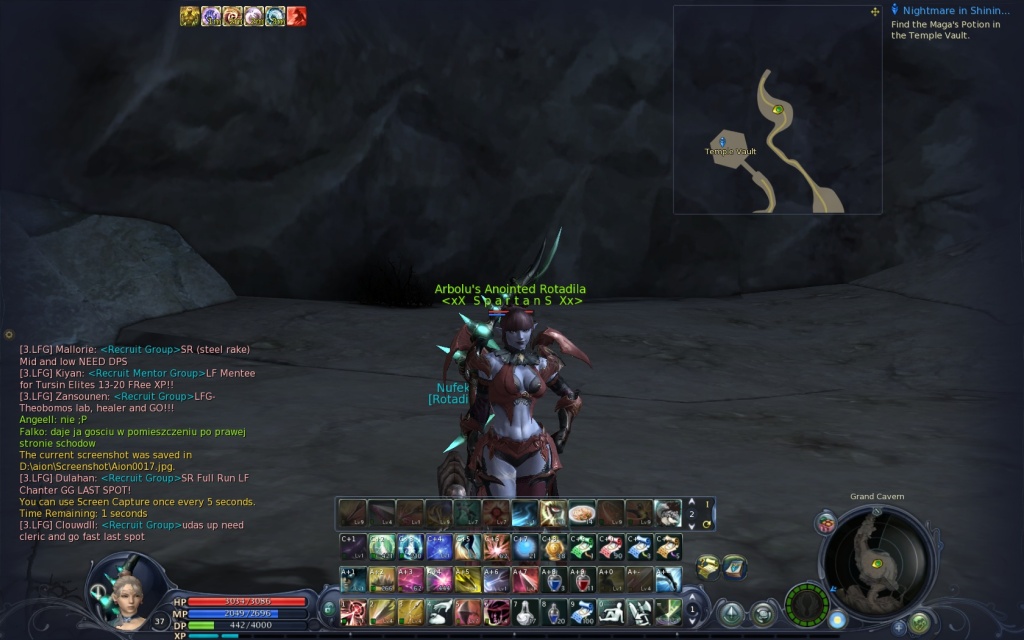Move the floating map using its gold handle
Screen dimensions: 1024x640
point(875,12)
